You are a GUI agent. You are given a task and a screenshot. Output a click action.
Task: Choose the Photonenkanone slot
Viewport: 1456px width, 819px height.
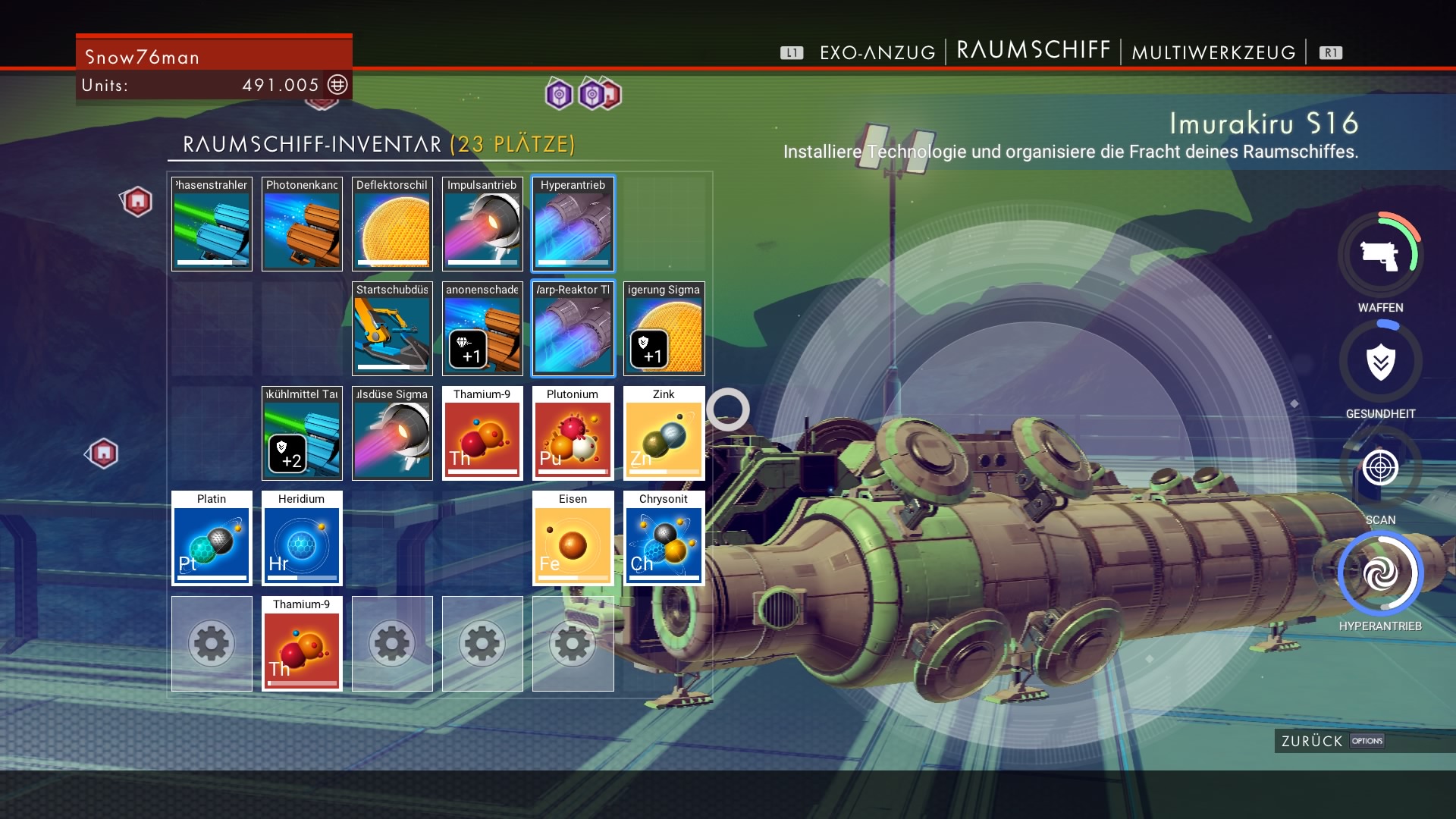(x=302, y=224)
